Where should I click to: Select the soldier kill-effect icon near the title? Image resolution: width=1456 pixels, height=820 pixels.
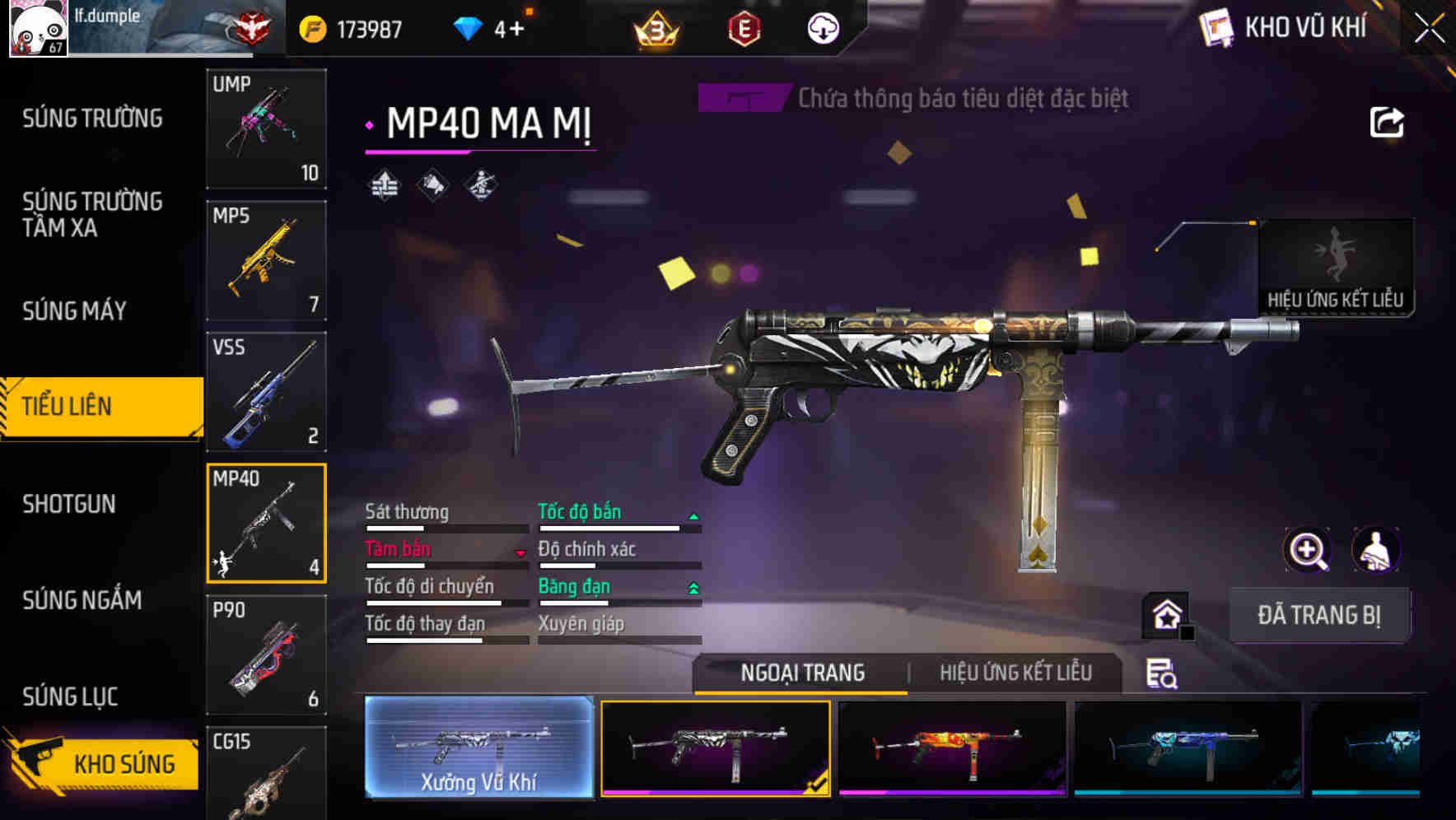[x=483, y=183]
